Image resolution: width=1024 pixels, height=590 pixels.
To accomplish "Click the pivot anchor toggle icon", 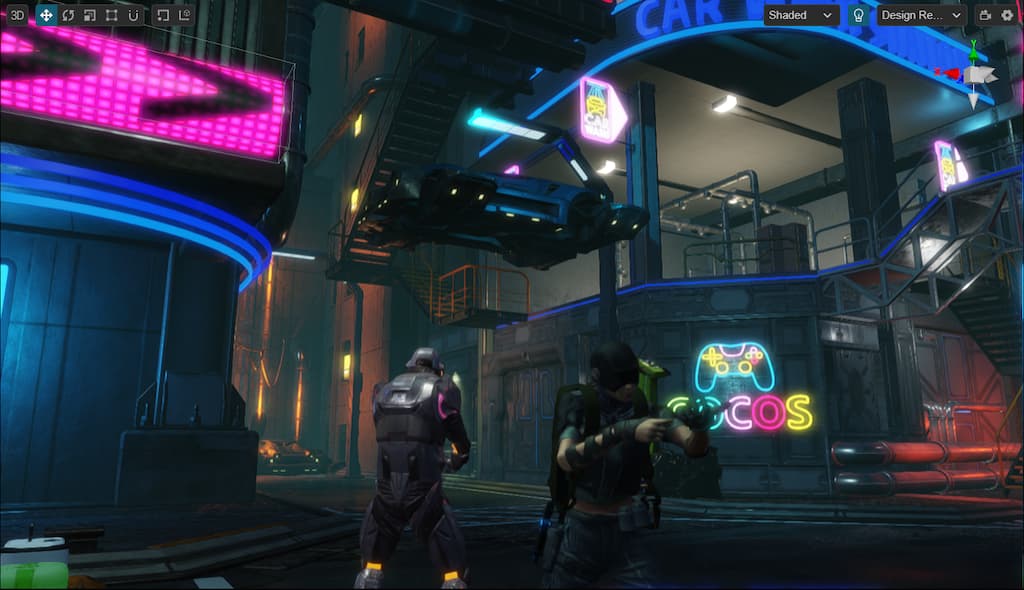I will pos(163,15).
